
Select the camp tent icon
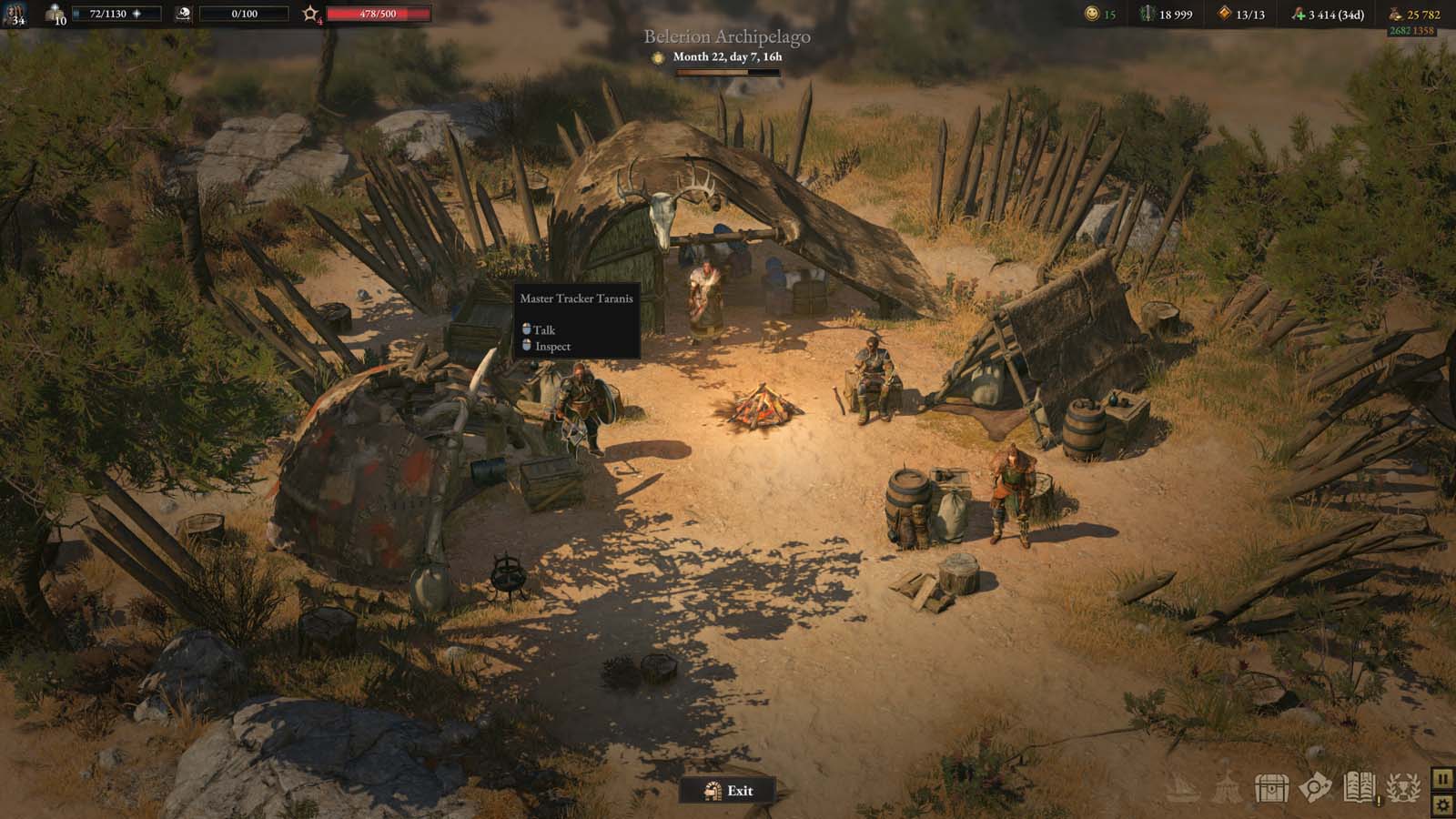tap(1227, 788)
